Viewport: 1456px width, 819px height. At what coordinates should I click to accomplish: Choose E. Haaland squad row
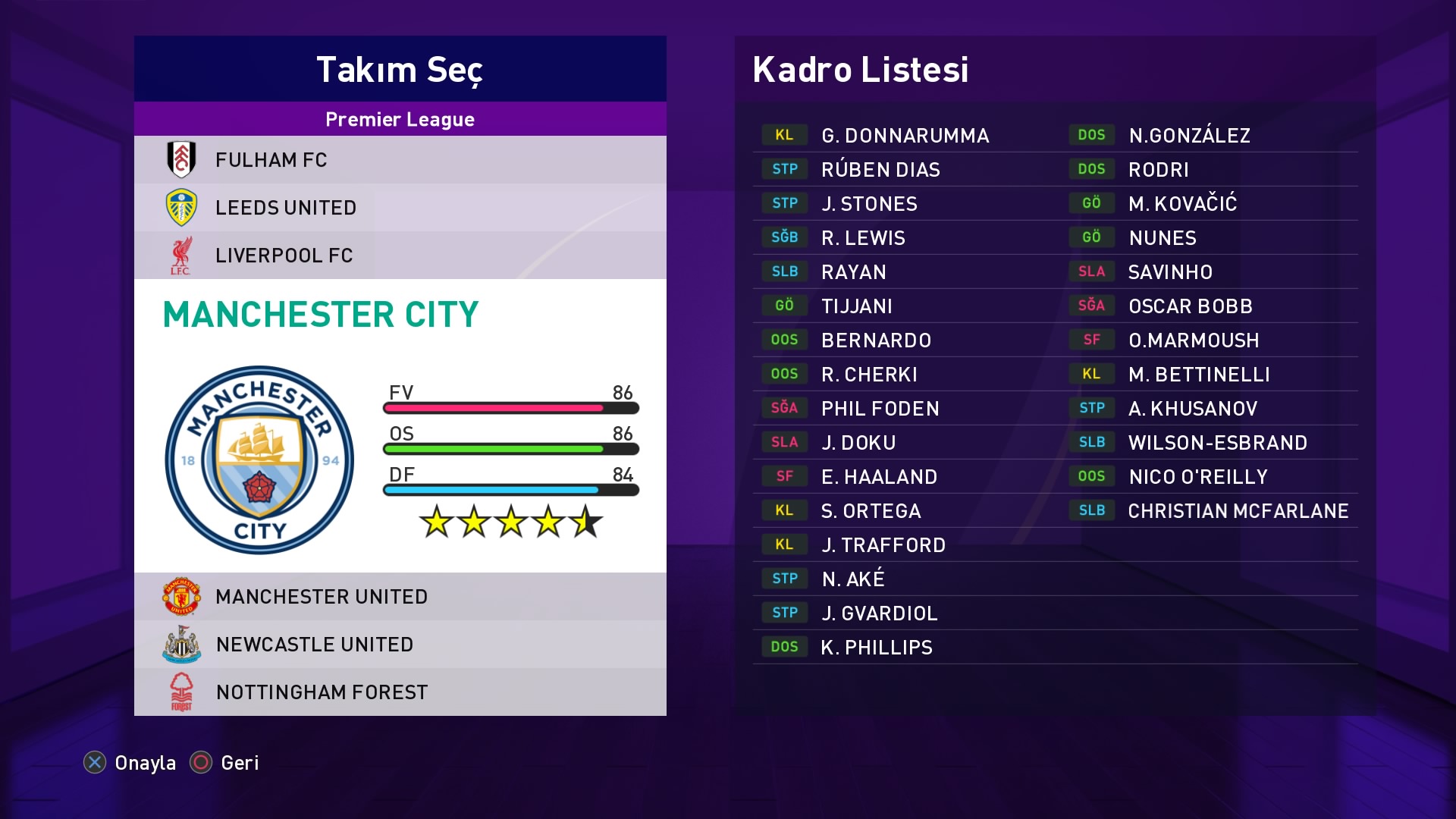[x=879, y=477]
